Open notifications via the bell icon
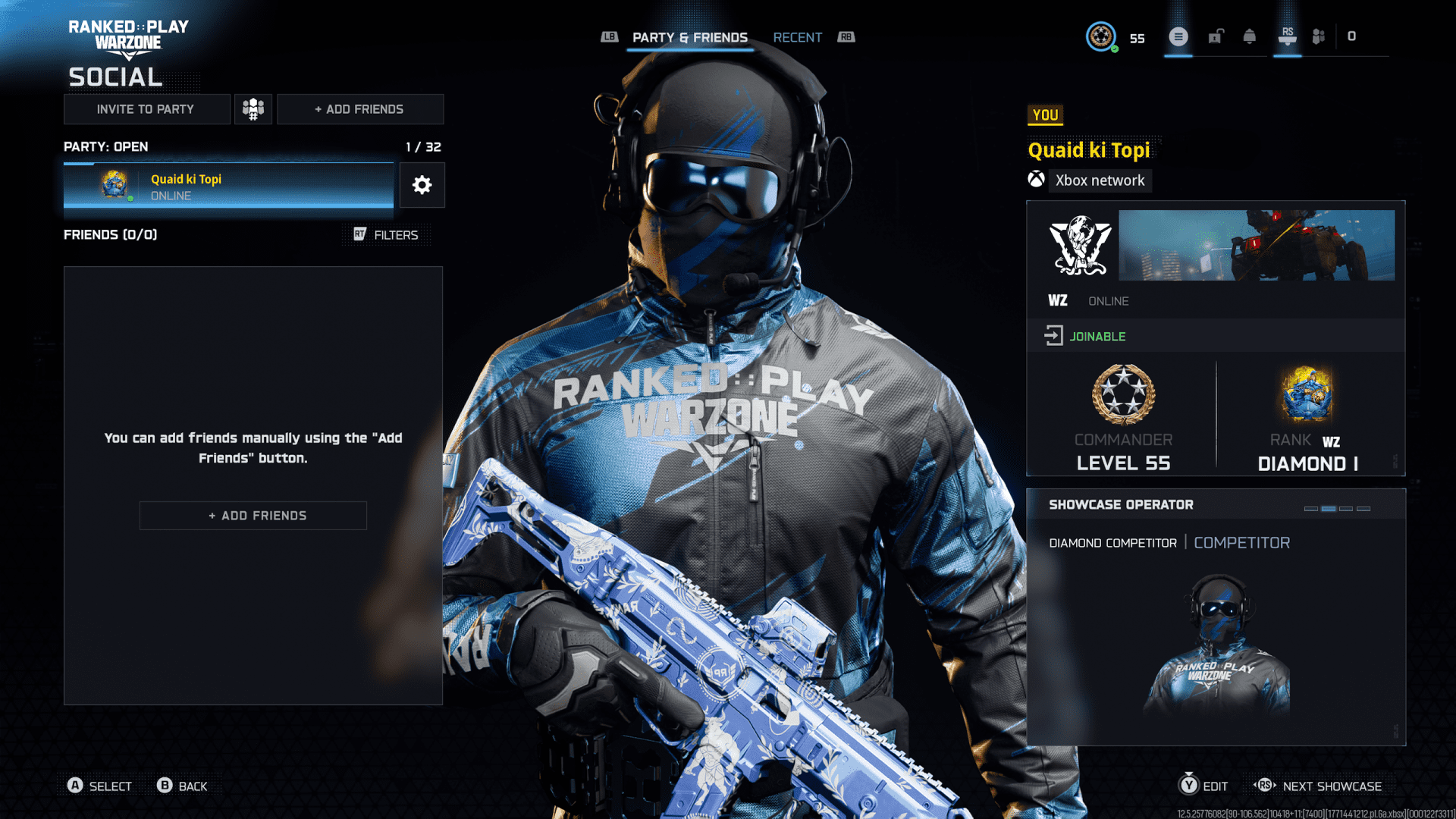Image resolution: width=1456 pixels, height=819 pixels. (1250, 36)
